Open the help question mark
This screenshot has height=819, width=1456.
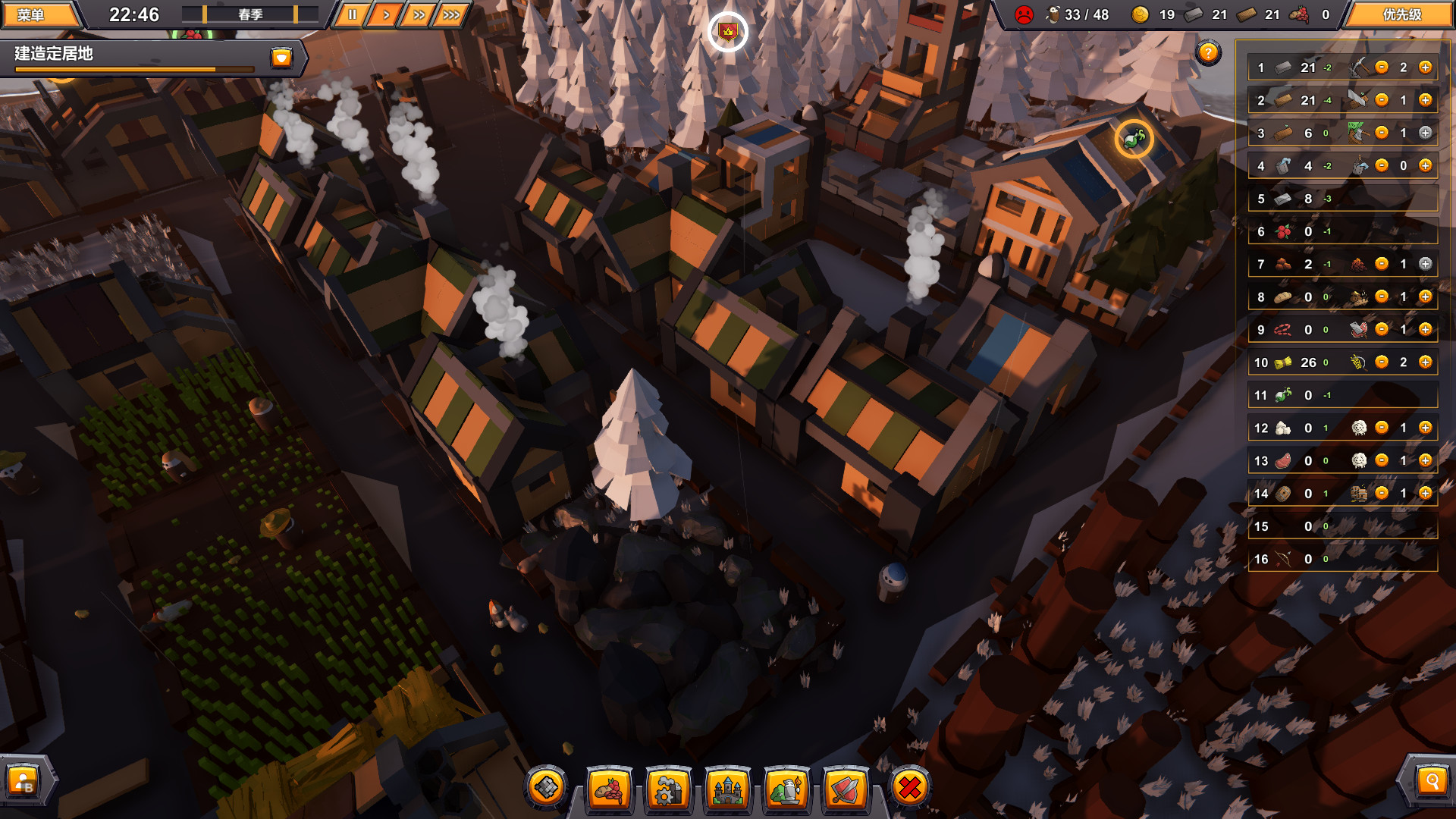tap(1209, 52)
